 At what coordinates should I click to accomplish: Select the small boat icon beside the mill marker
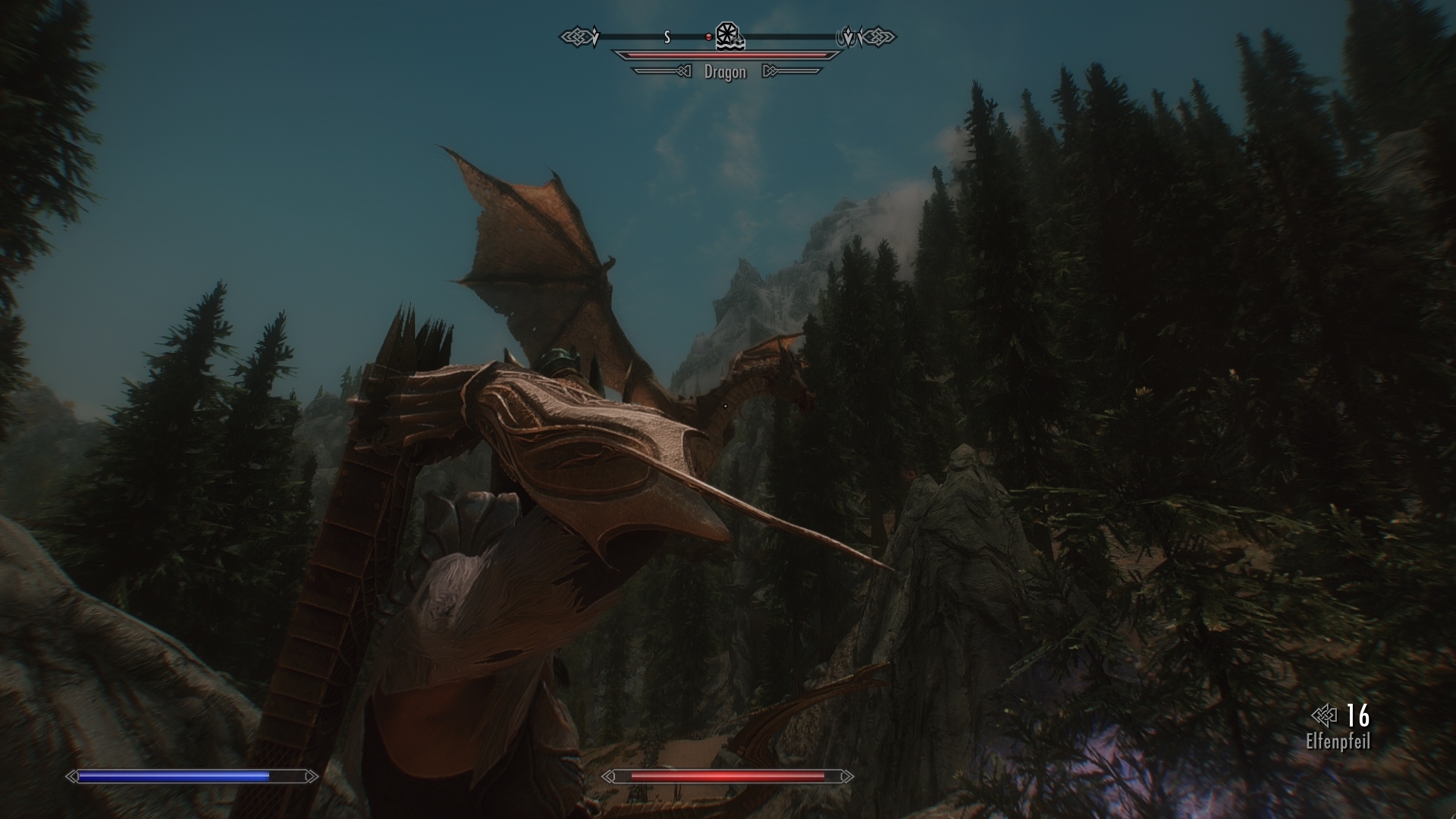pos(737,42)
